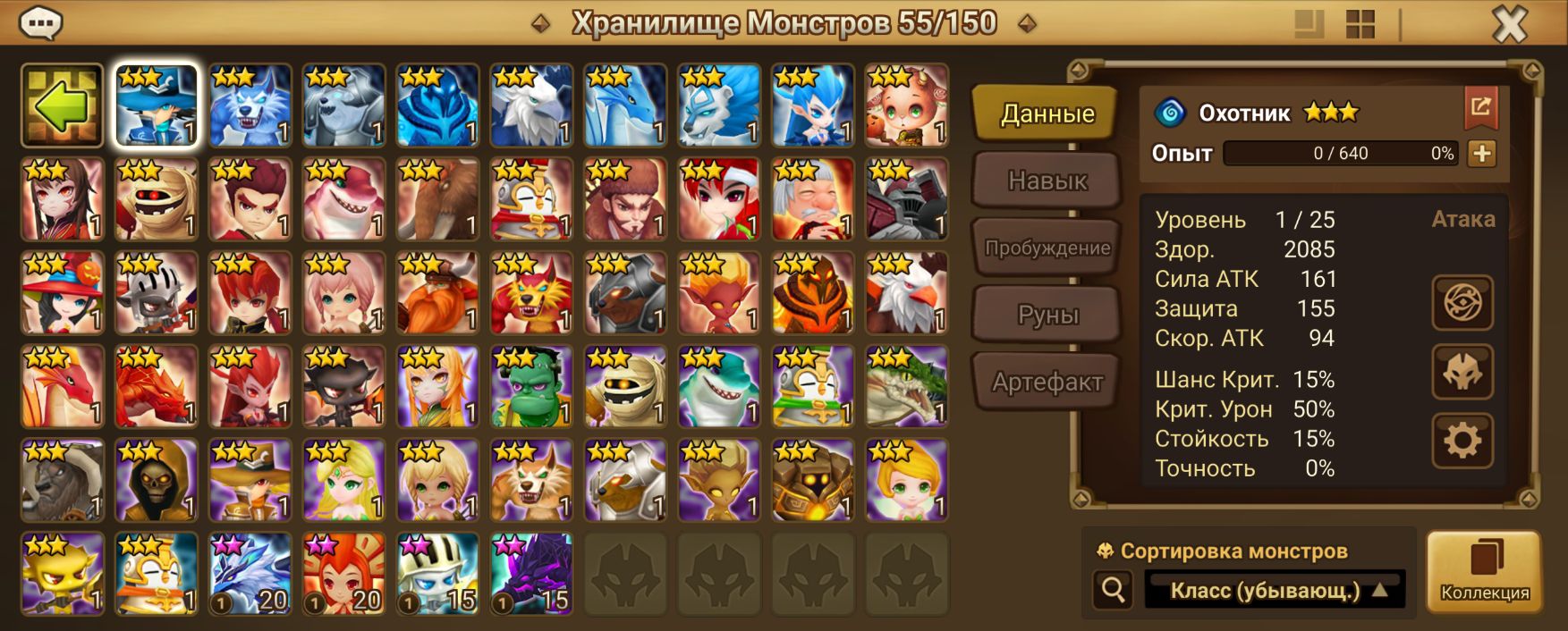Add experience with the plus button
Viewport: 1568px width, 631px height.
pyautogui.click(x=1481, y=153)
